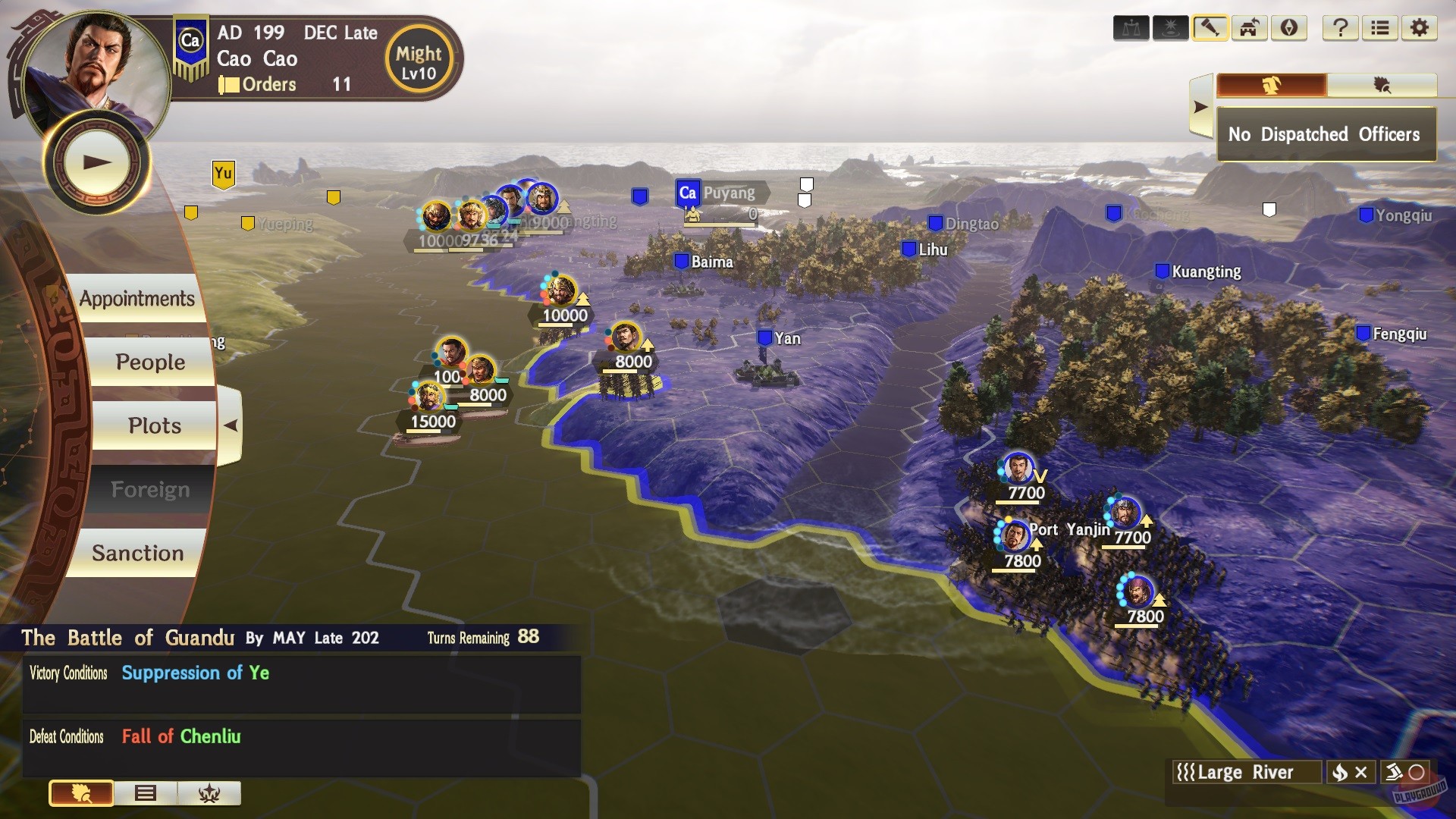Open the settings gear menu

[x=1420, y=28]
